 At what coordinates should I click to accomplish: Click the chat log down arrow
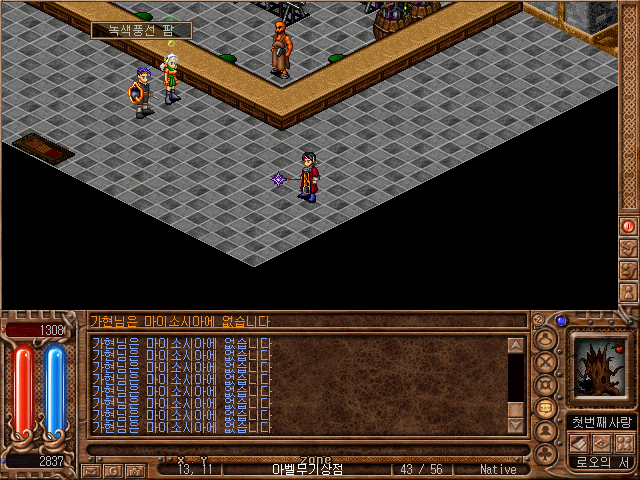[516, 425]
